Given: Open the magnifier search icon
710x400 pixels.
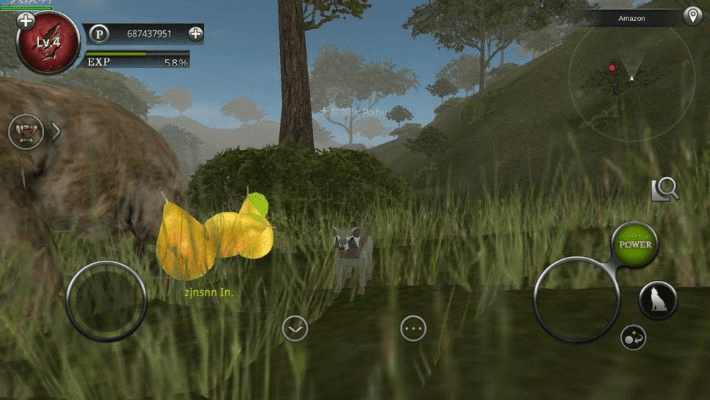Looking at the screenshot, I should [665, 190].
